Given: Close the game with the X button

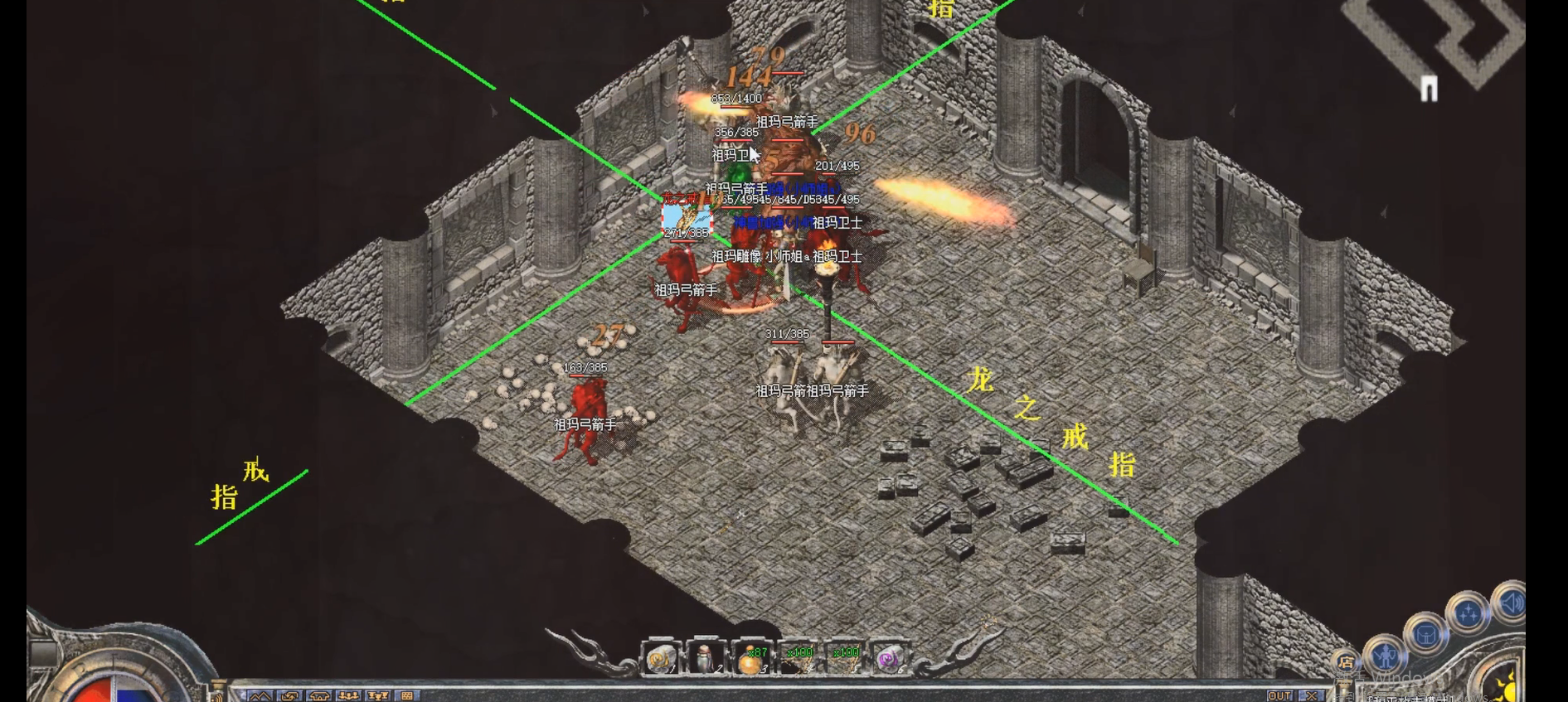Looking at the screenshot, I should point(1311,695).
